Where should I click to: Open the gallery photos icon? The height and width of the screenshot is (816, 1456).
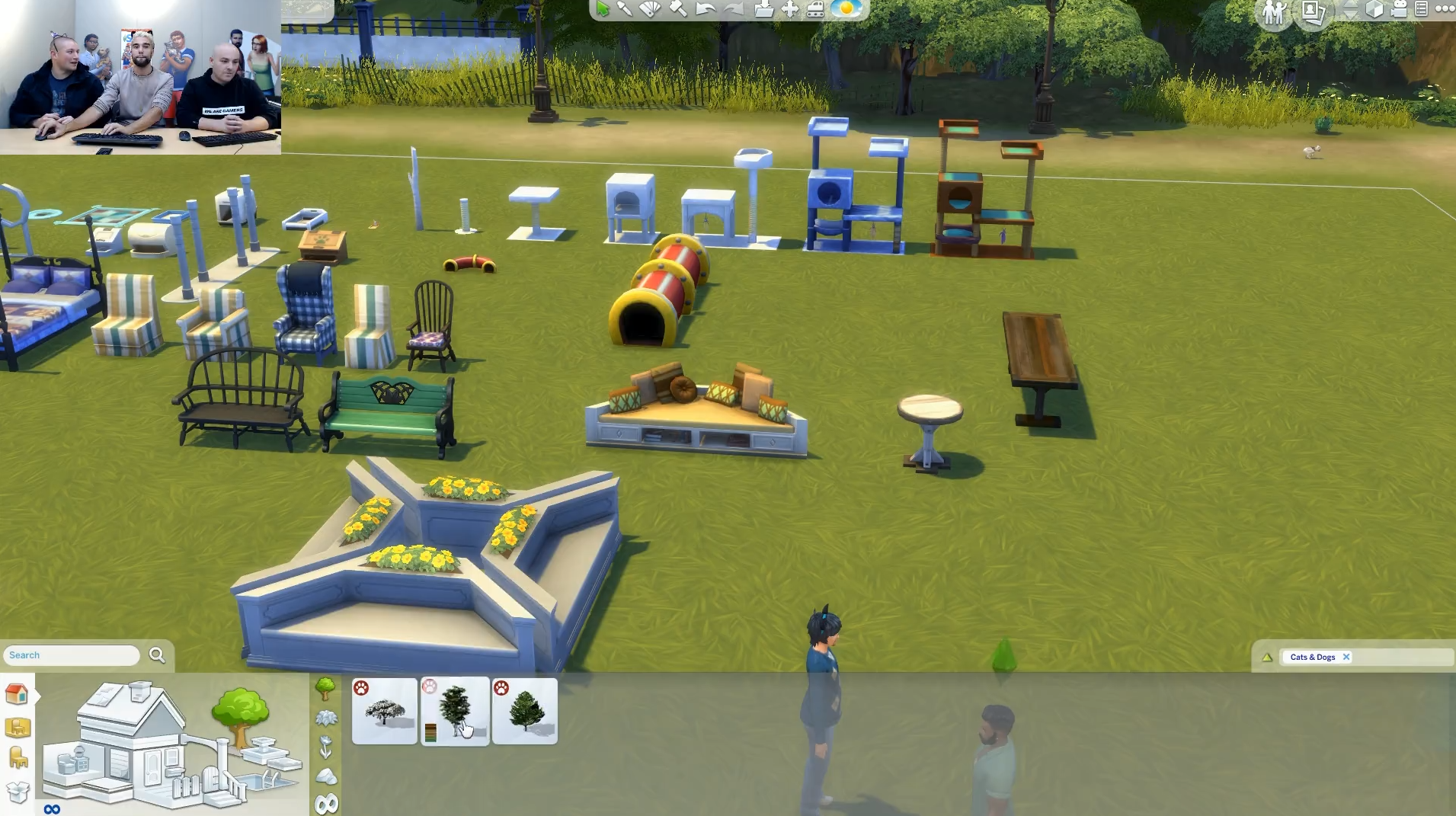[1313, 11]
